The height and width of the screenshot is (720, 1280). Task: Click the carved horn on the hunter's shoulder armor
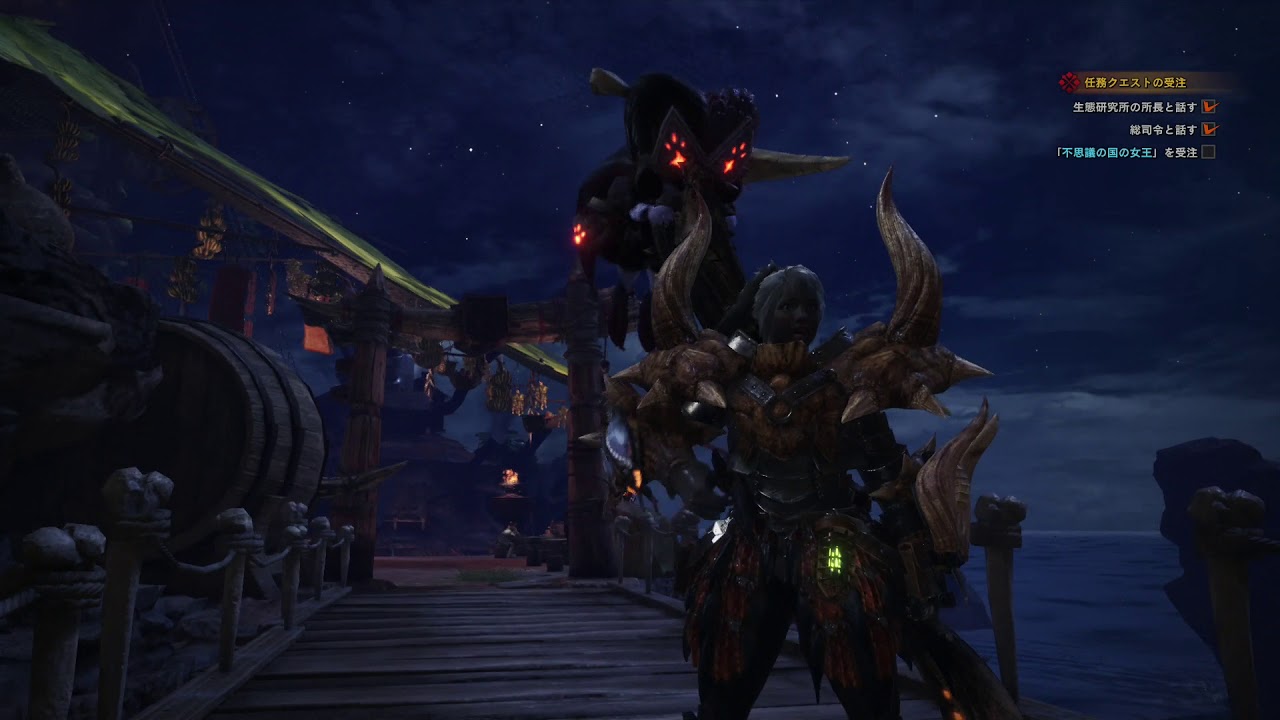click(908, 270)
